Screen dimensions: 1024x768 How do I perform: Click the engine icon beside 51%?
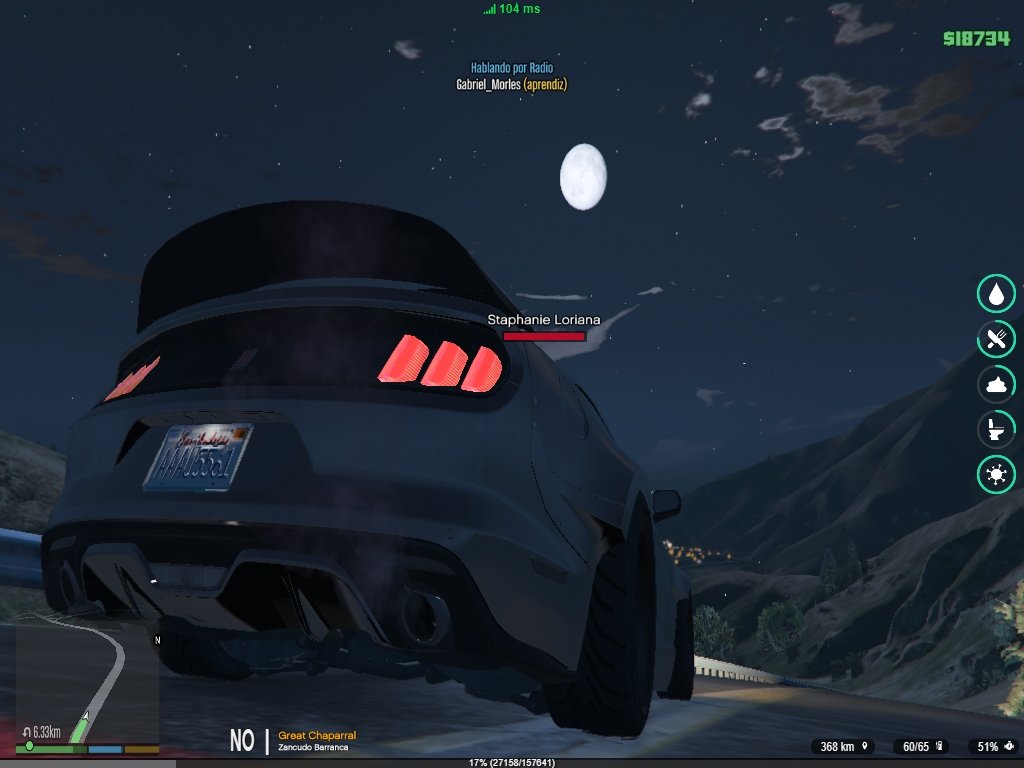pos(1008,747)
